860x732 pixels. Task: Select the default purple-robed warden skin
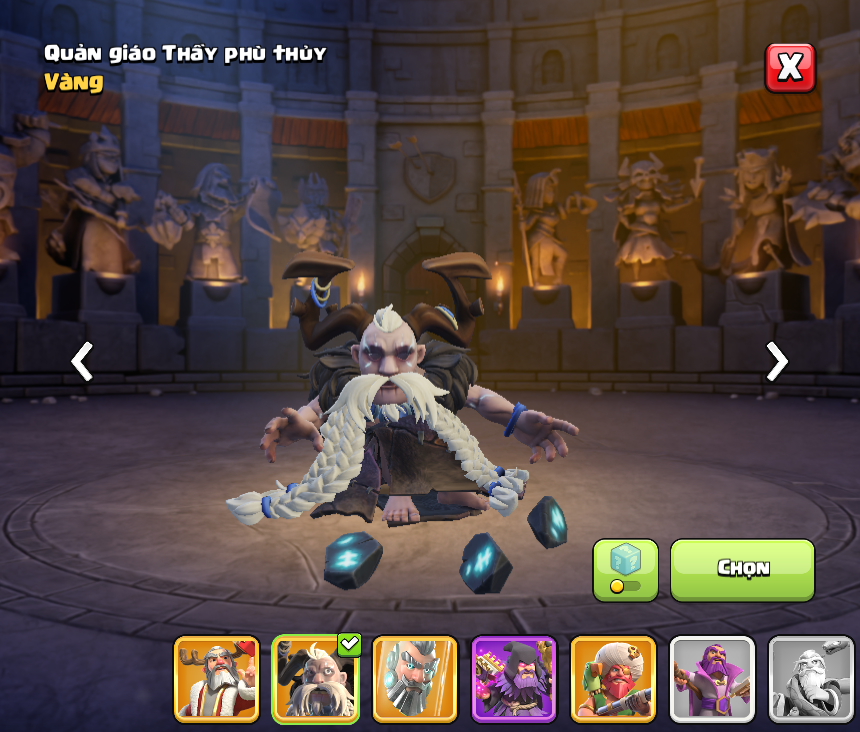(712, 679)
